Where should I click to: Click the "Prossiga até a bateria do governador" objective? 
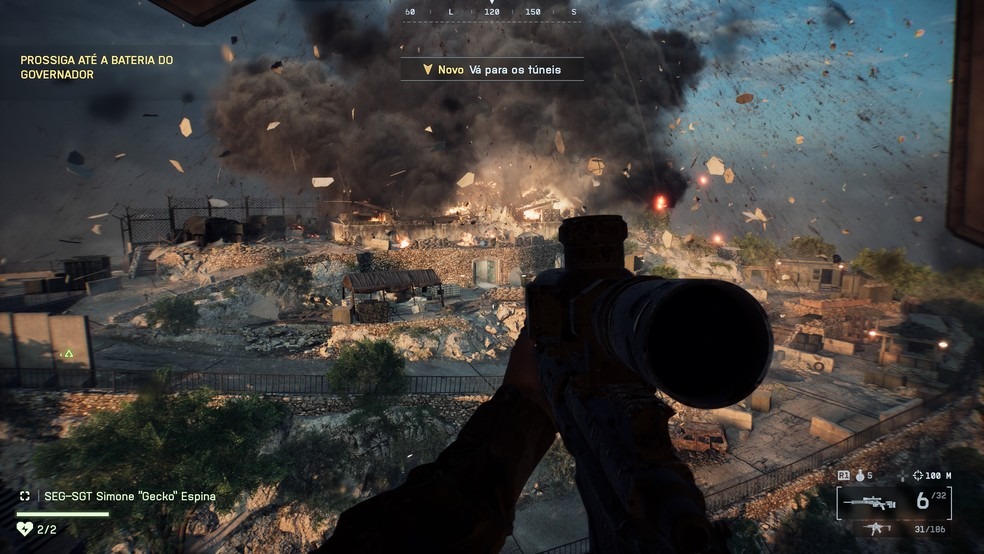pos(97,67)
